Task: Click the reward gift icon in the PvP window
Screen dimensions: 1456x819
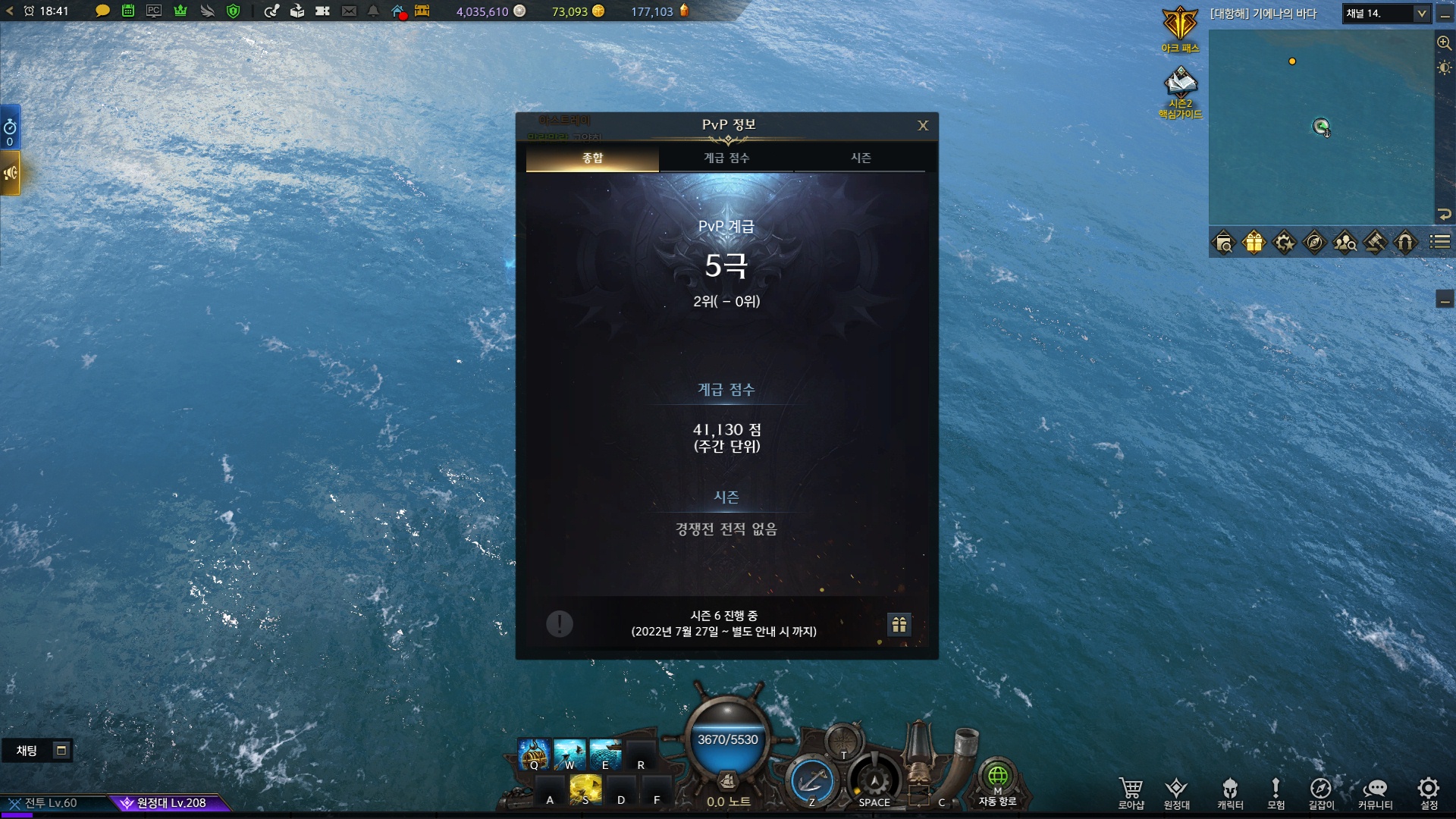Action: coord(899,626)
